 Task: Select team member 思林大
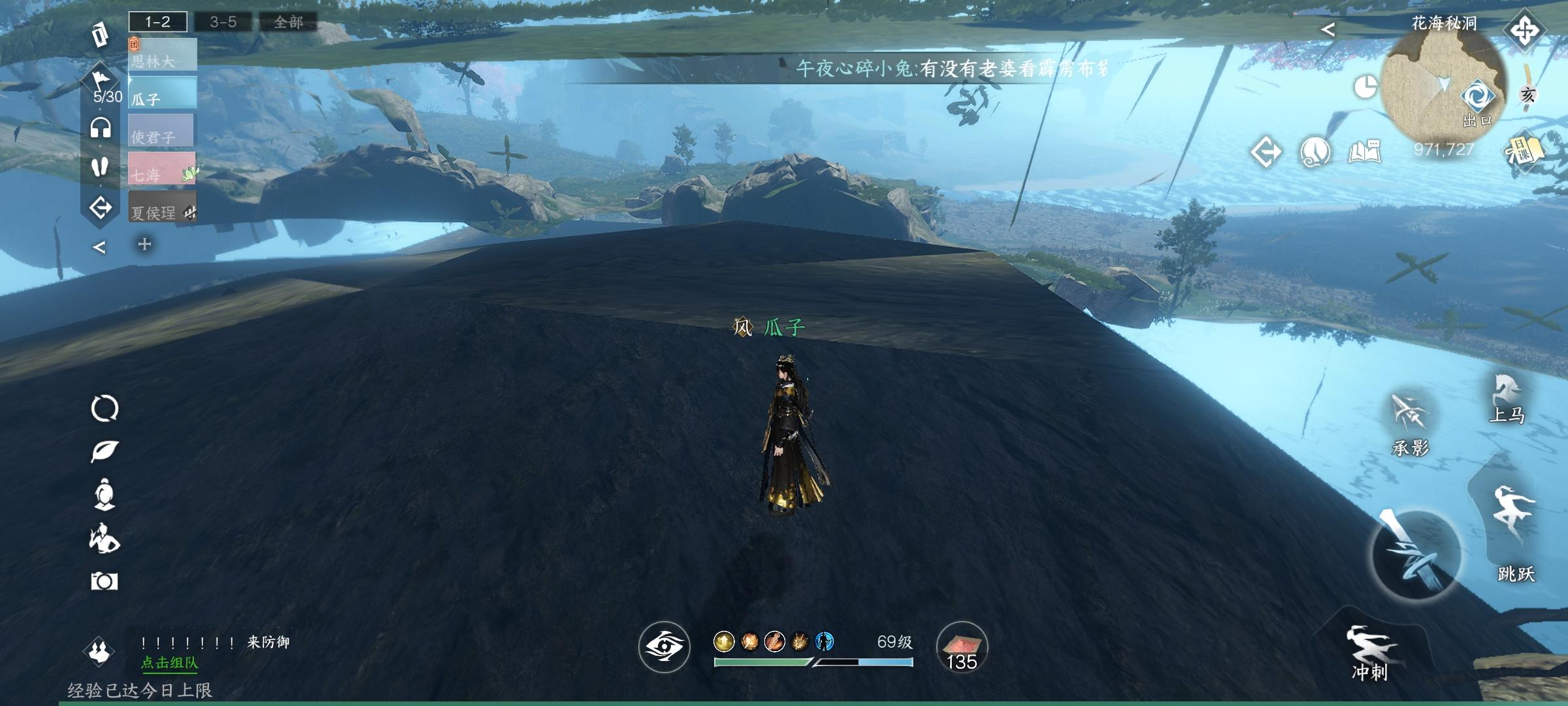click(x=163, y=55)
